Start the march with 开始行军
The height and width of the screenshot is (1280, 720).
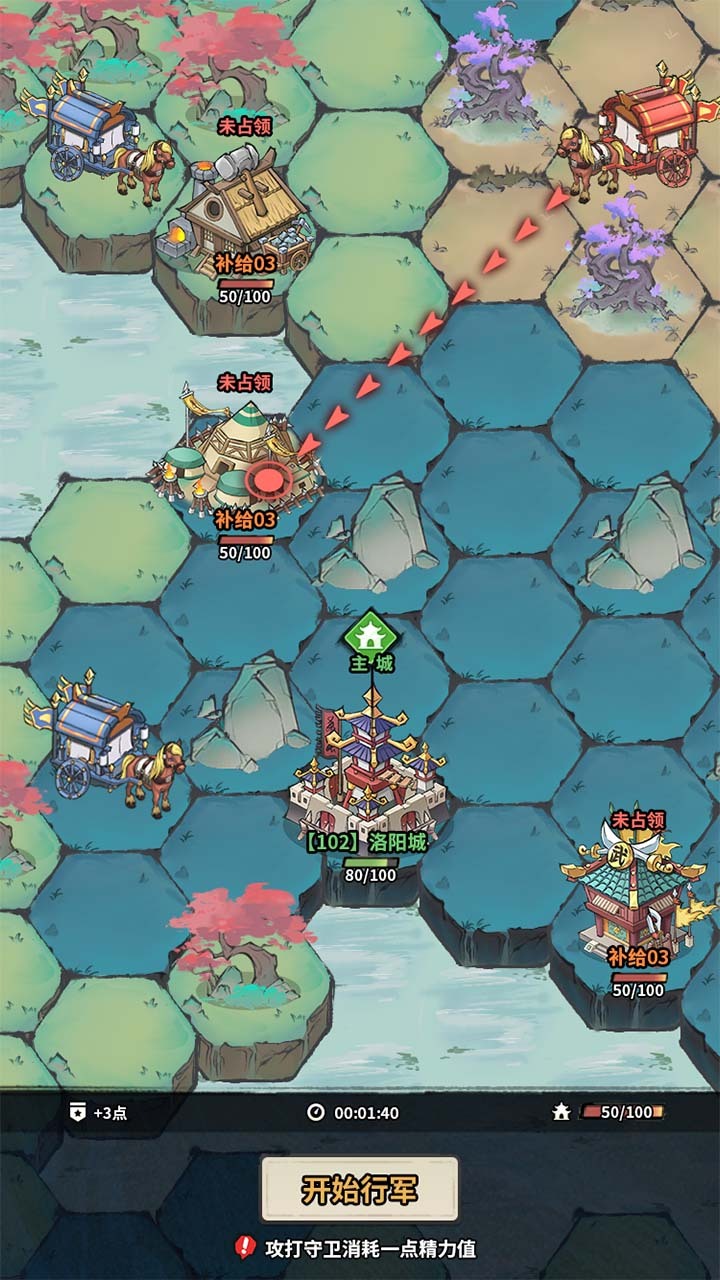pos(360,1189)
